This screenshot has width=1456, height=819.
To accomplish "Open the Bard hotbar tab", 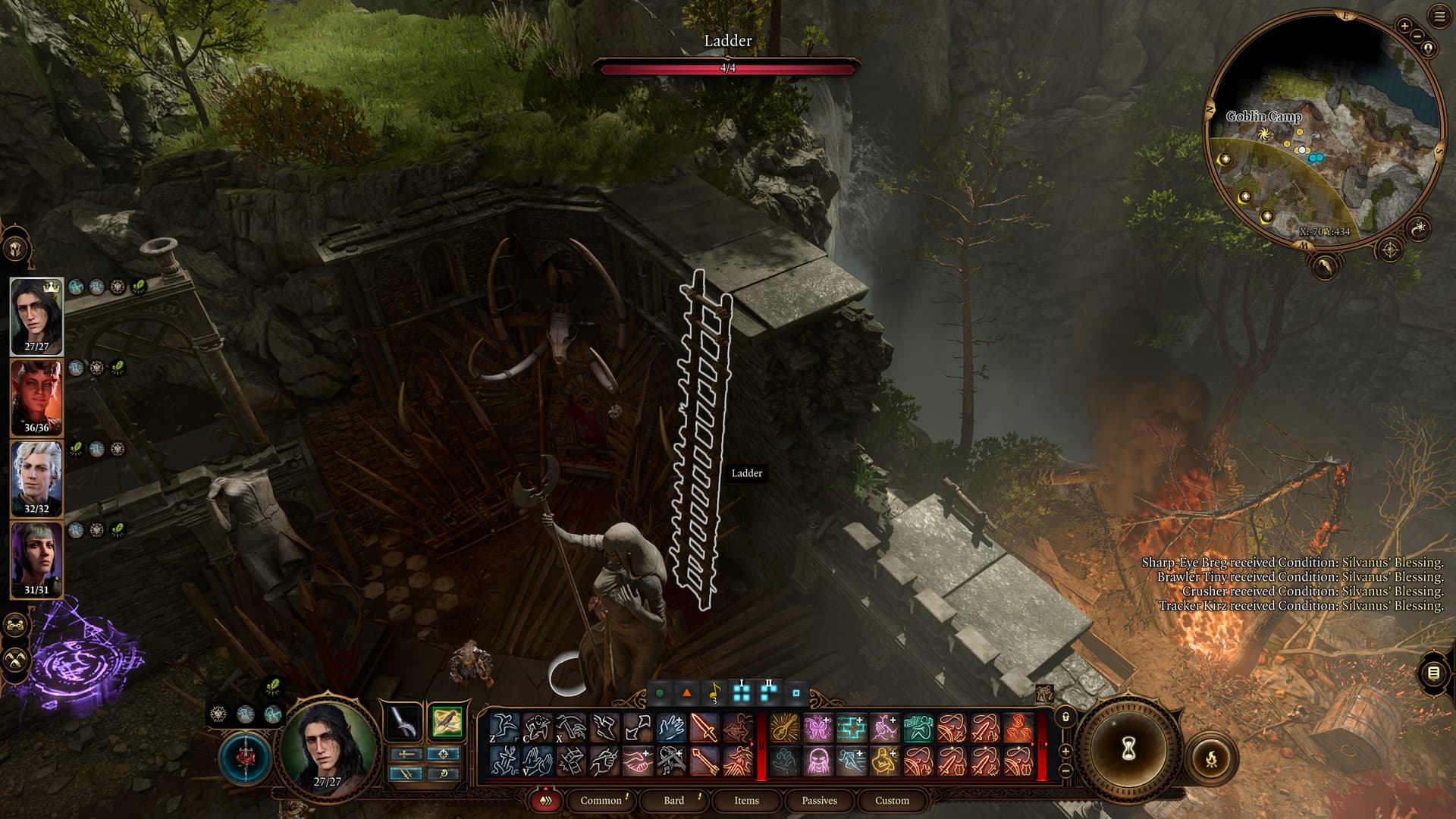I will (x=673, y=800).
